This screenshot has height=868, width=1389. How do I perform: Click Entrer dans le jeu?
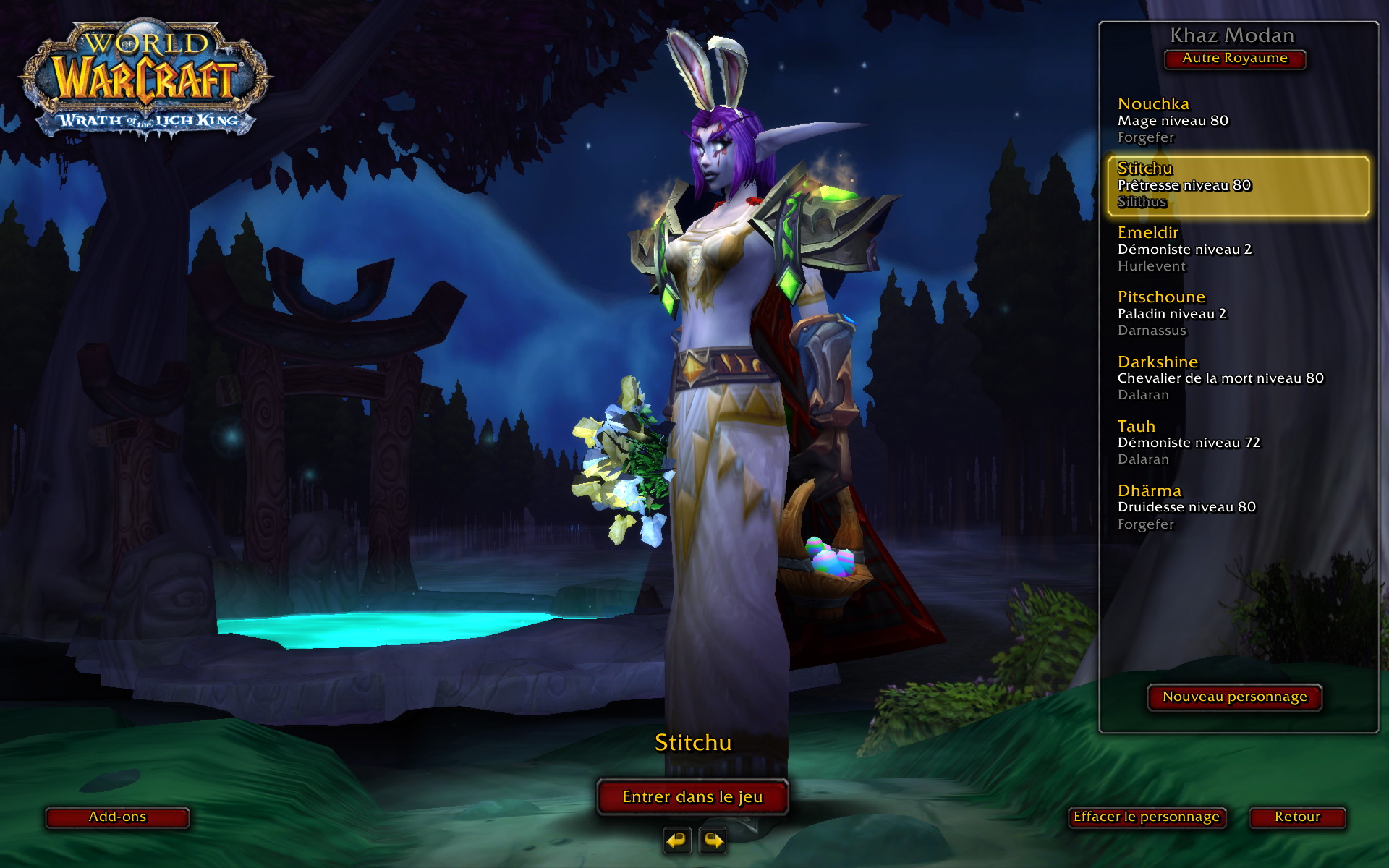click(x=692, y=797)
